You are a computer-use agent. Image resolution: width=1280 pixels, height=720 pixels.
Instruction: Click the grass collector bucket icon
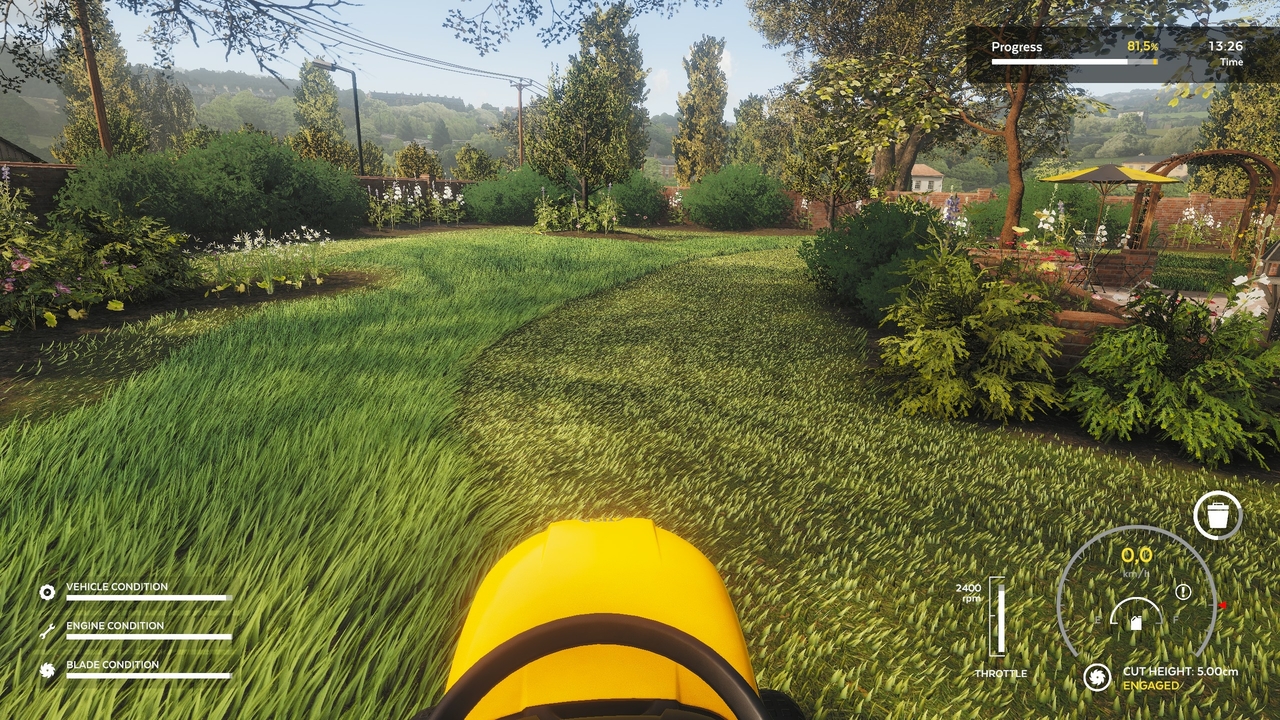(x=1217, y=516)
